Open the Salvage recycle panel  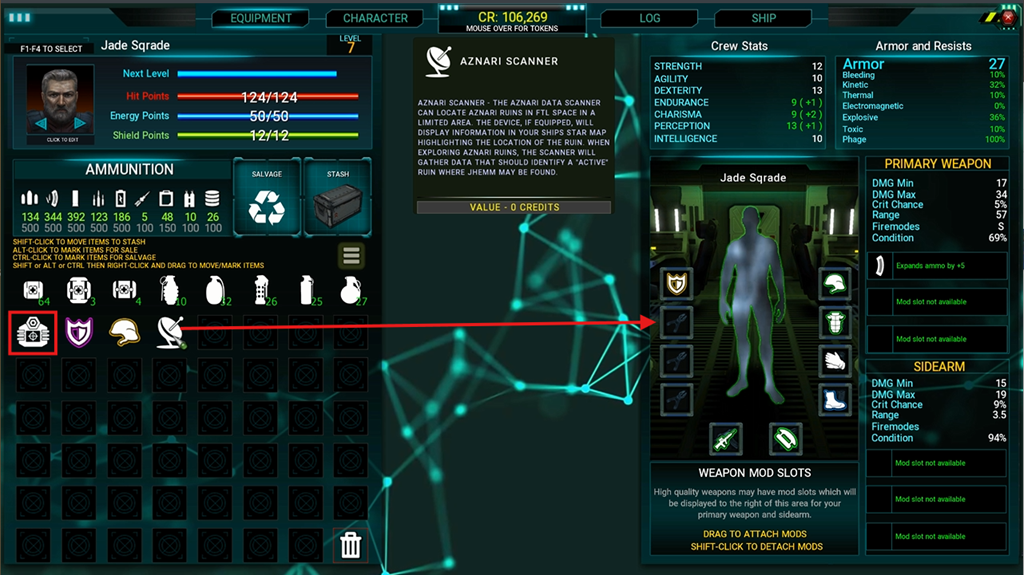pos(266,193)
